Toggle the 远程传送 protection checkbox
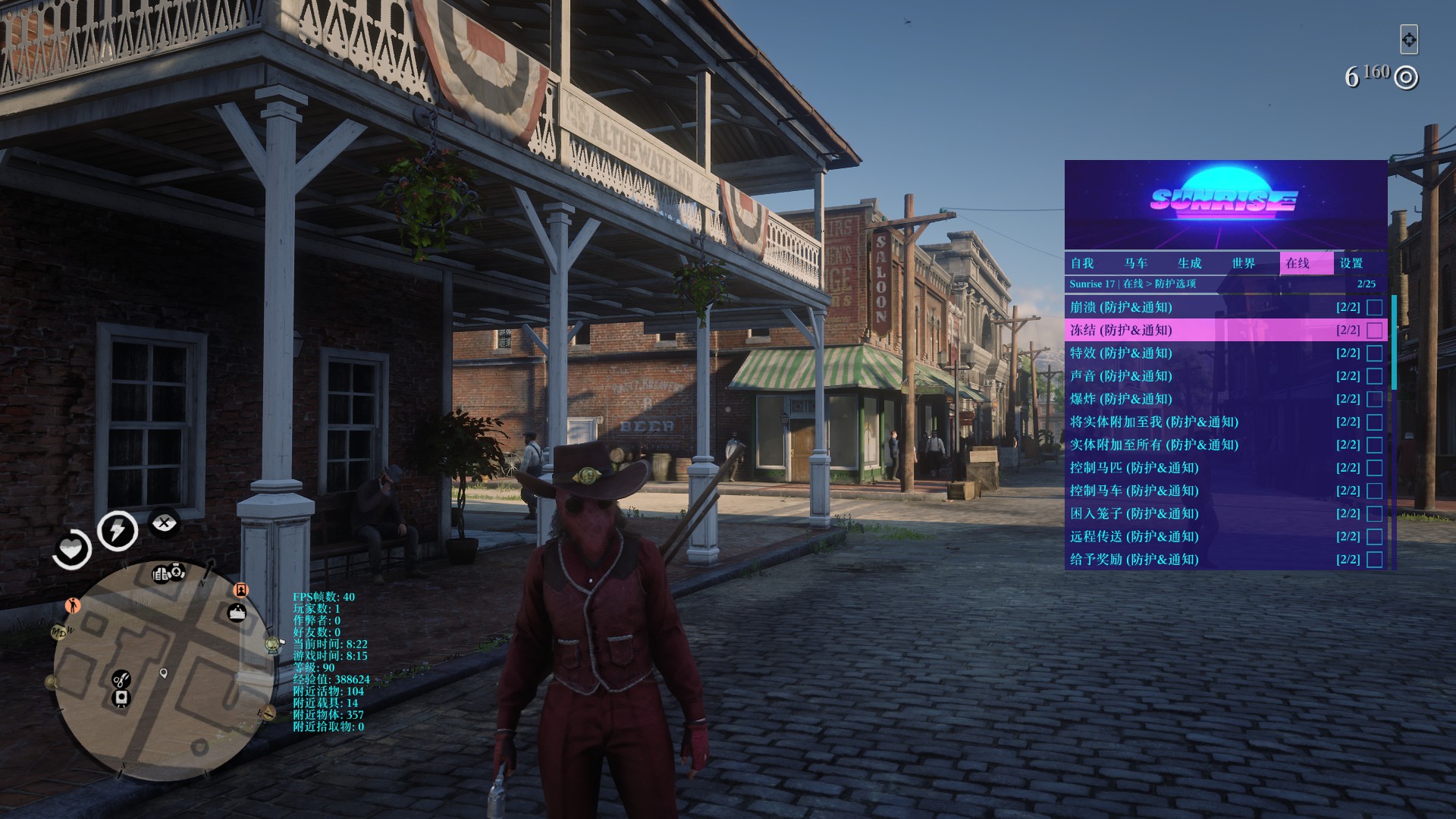The image size is (1456, 819). click(x=1374, y=537)
